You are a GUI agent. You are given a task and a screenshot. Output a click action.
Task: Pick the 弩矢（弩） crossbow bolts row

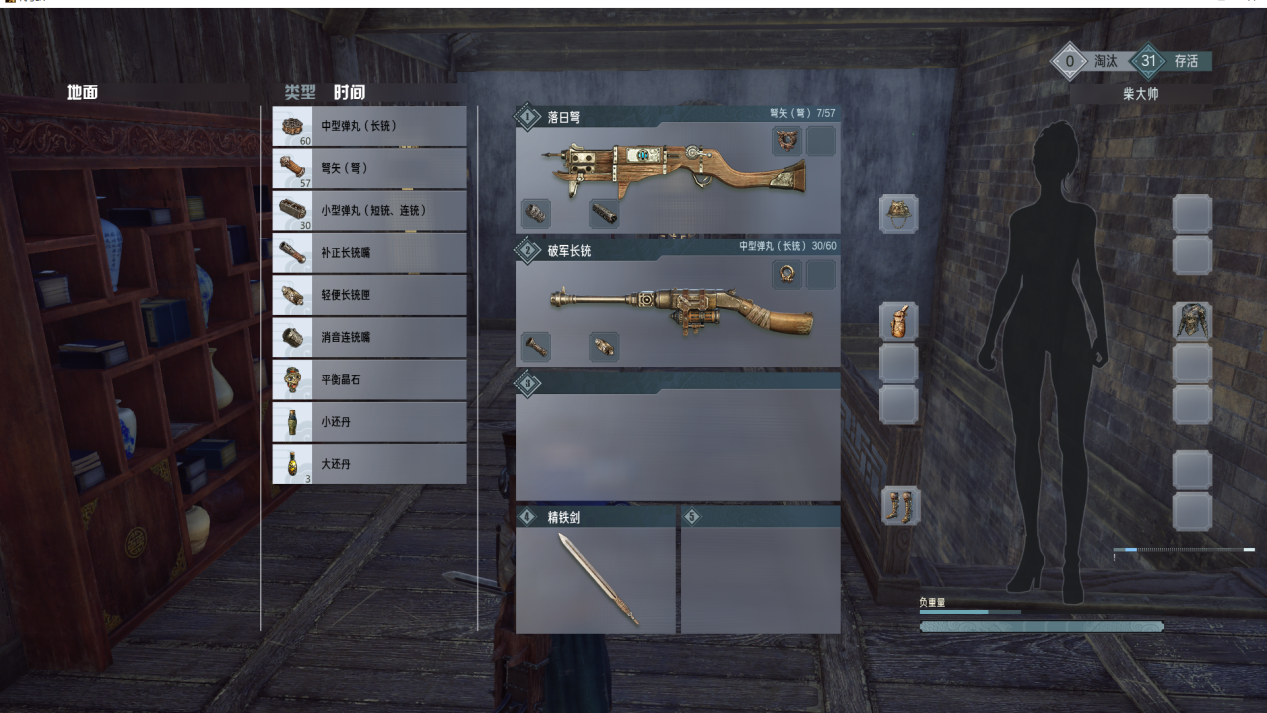coord(369,169)
